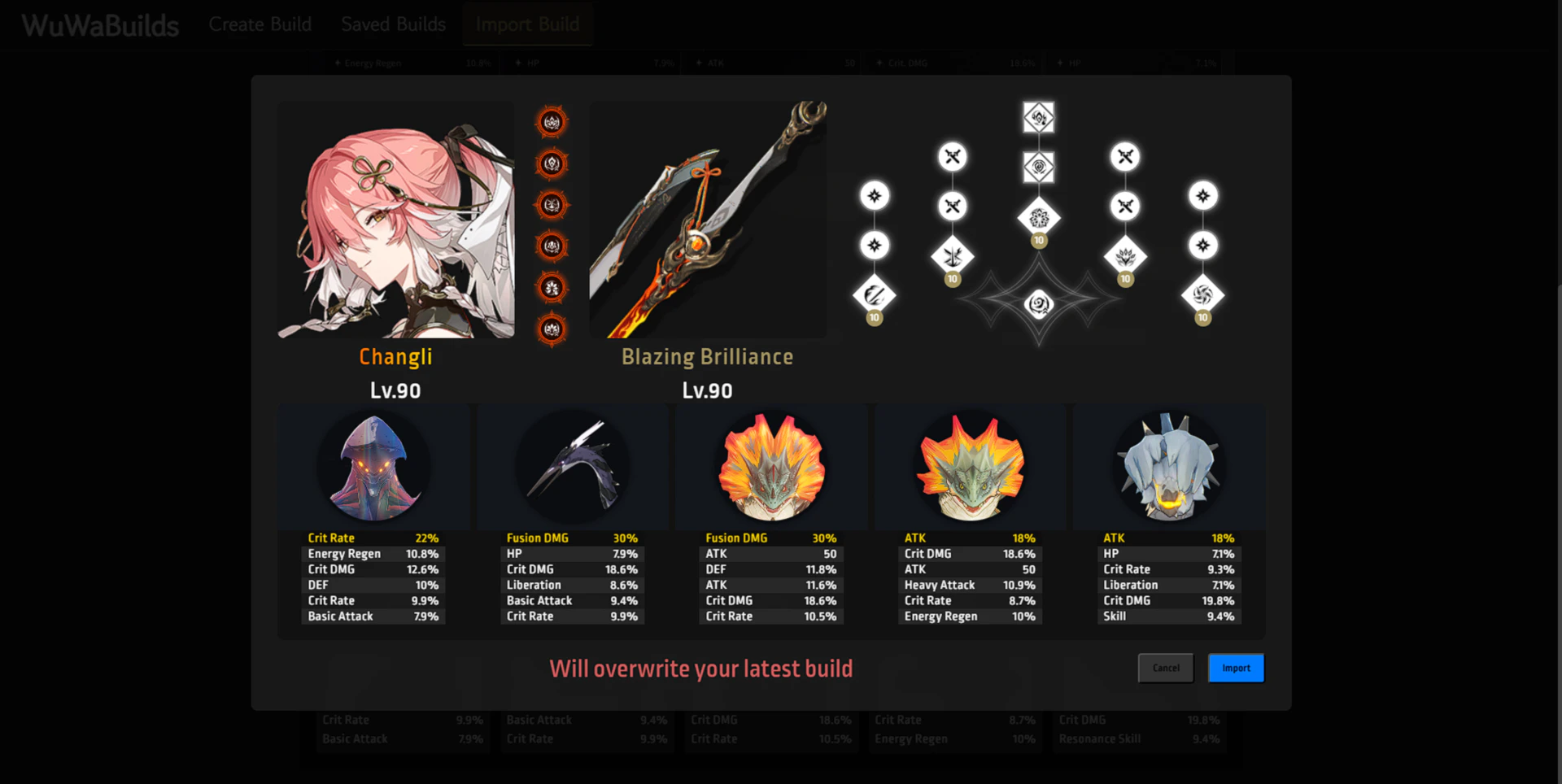The image size is (1562, 784).
Task: Cancel the build import
Action: [1165, 668]
